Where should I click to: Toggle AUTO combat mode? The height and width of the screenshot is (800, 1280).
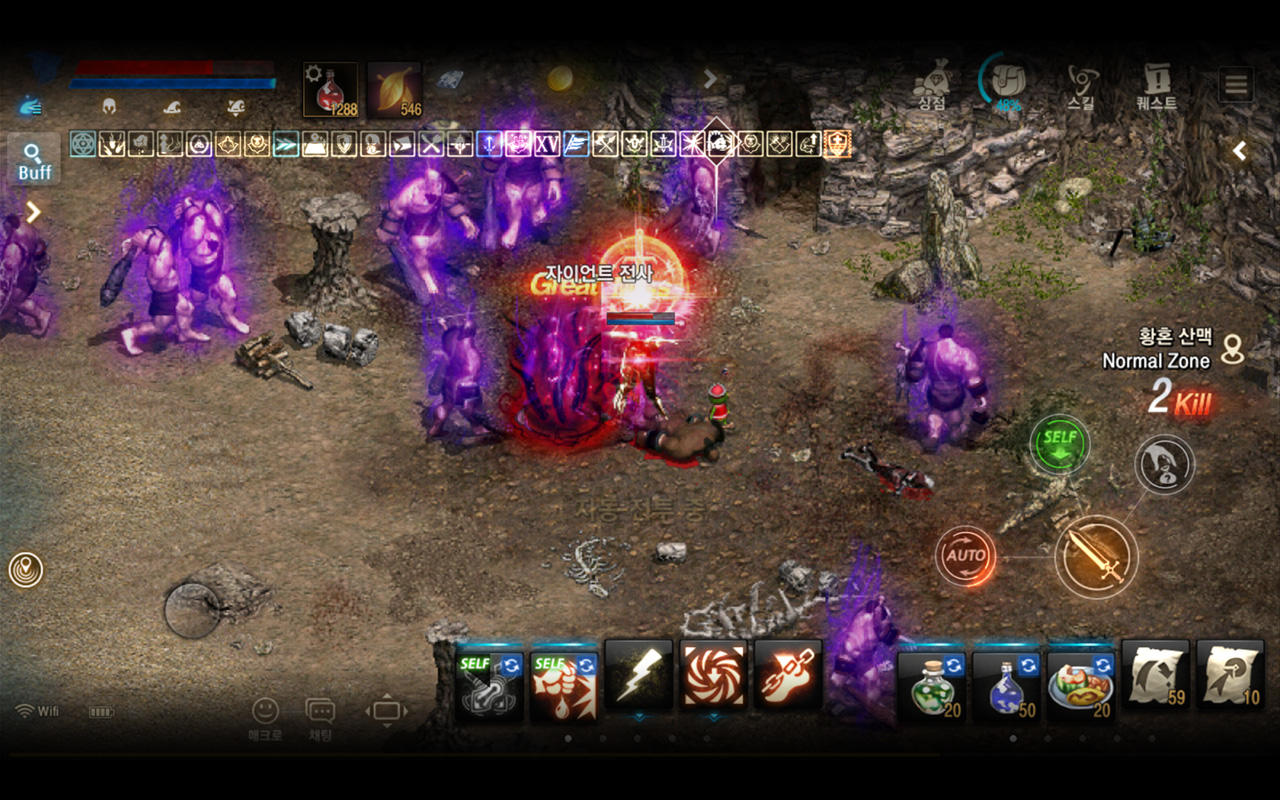coord(966,555)
